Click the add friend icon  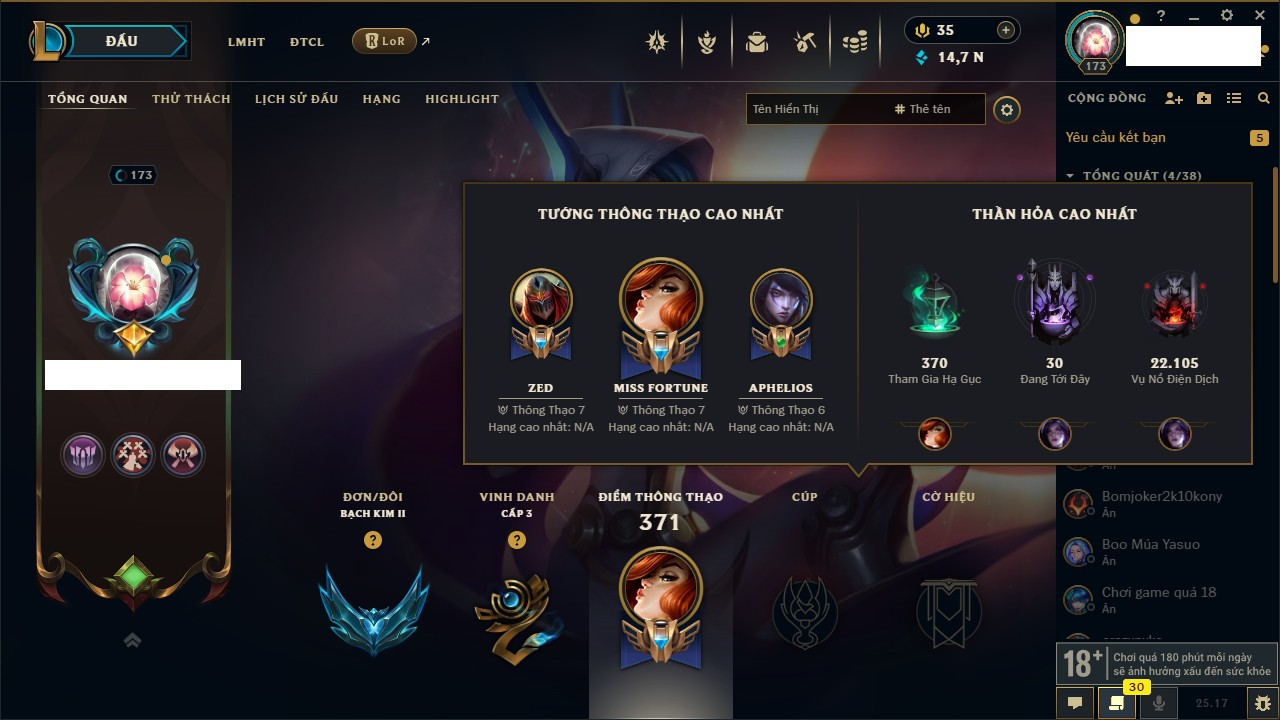(1174, 98)
